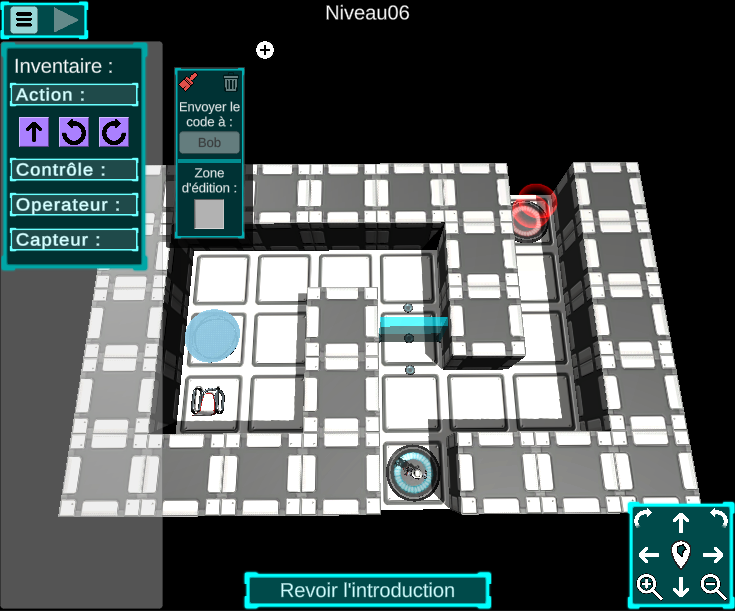Select the grey Zone d'édition area
735x611 pixels.
pos(209,214)
